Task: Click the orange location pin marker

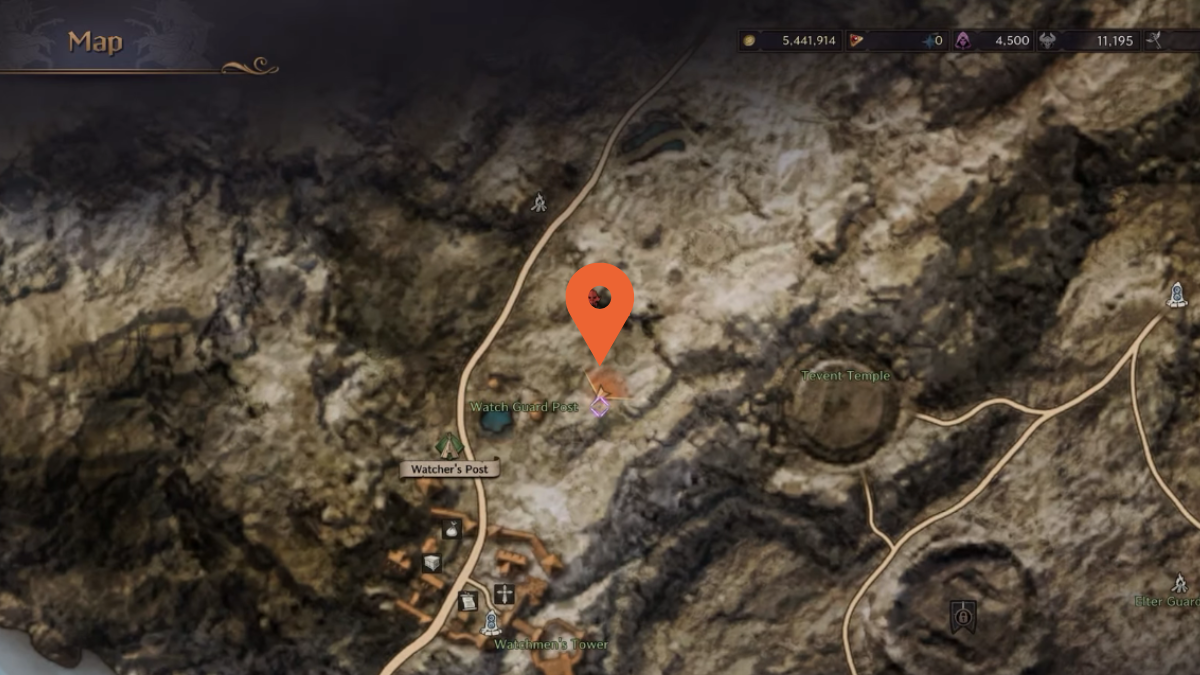Action: click(599, 300)
